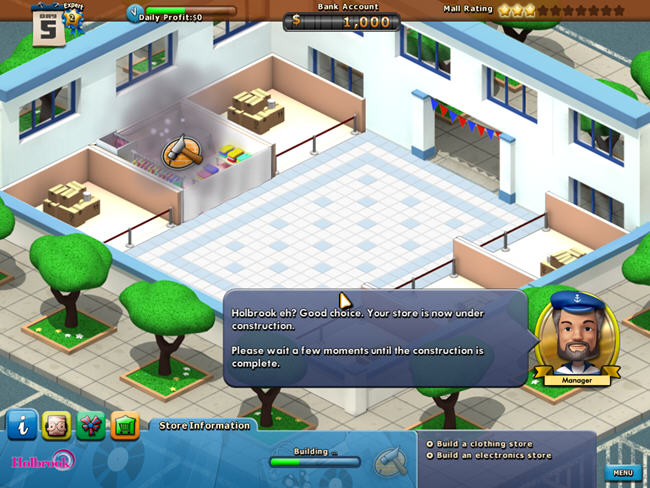Image resolution: width=650 pixels, height=488 pixels.
Task: Open the game MENU button
Action: [623, 472]
